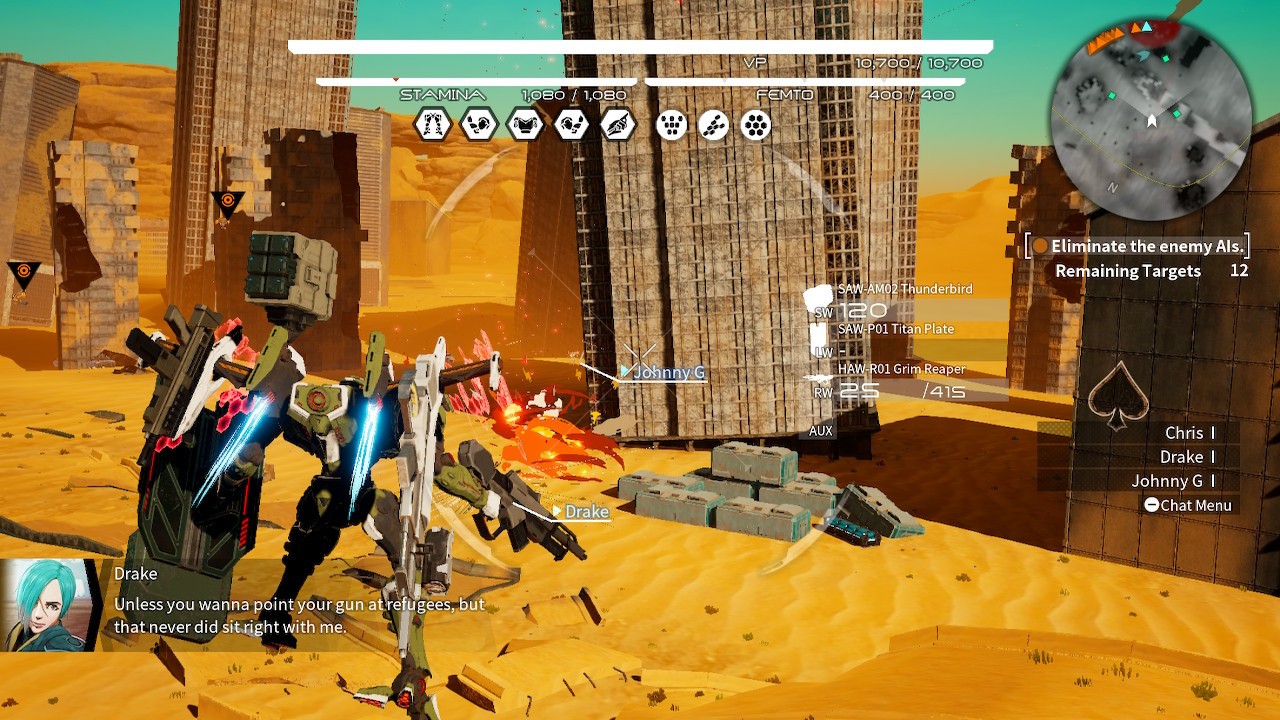Click the AUX equipment slot
Image resolution: width=1280 pixels, height=720 pixels.
820,431
